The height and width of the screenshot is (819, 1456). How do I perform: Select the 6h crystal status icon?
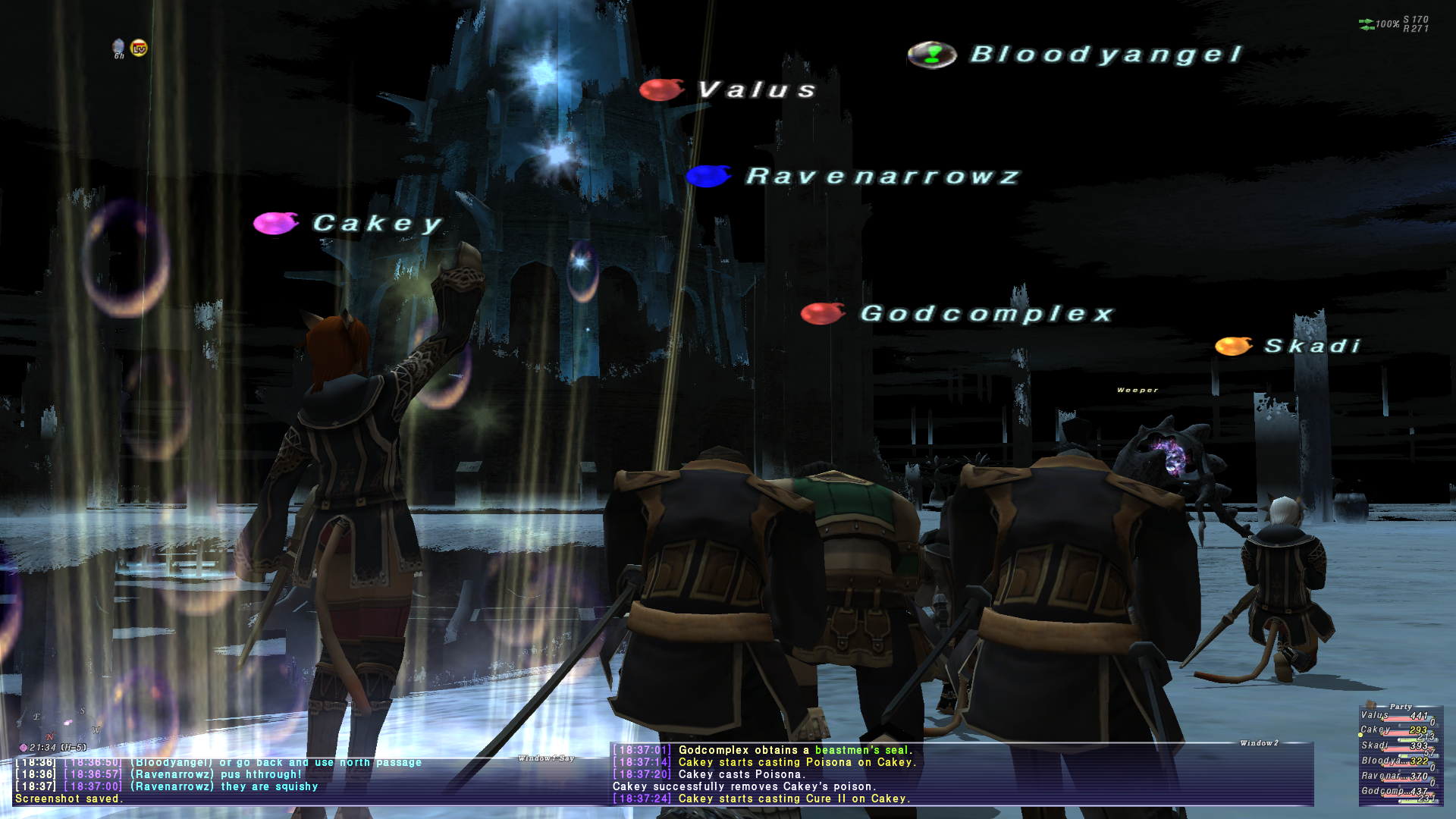pos(118,49)
